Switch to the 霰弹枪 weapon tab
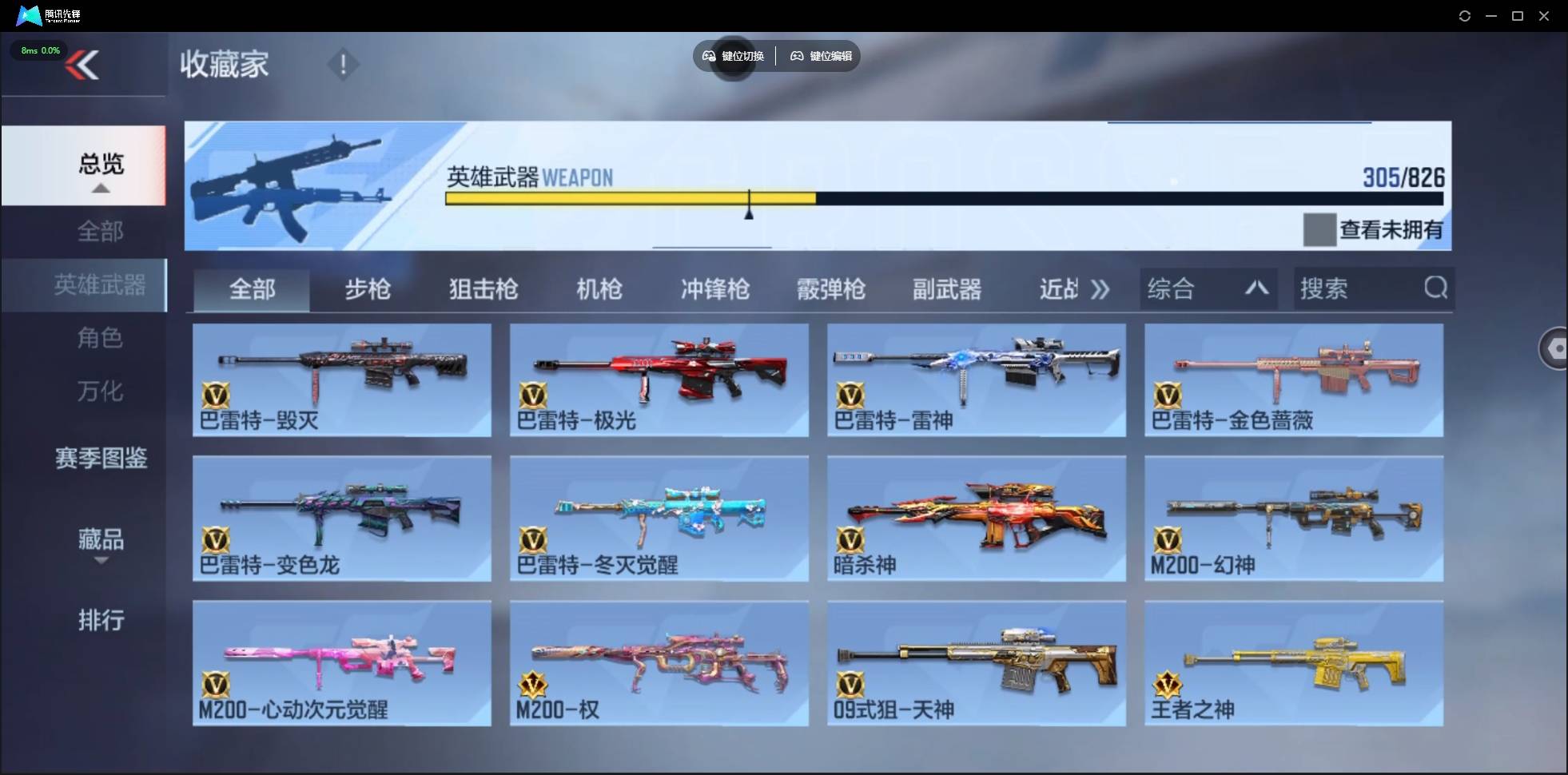Viewport: 1568px width, 775px height. click(831, 289)
